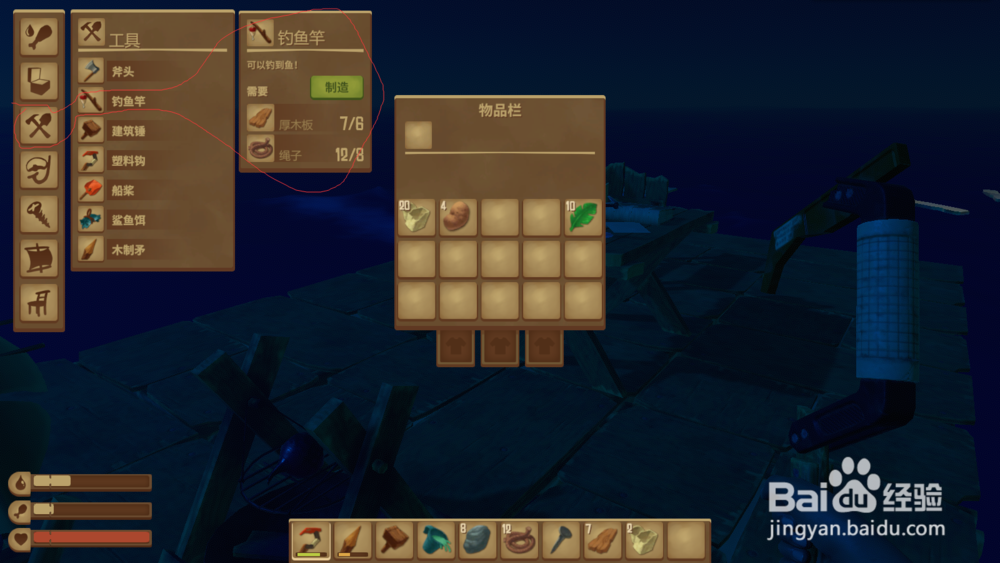Select the plastic hook in the hotbar

pos(311,540)
